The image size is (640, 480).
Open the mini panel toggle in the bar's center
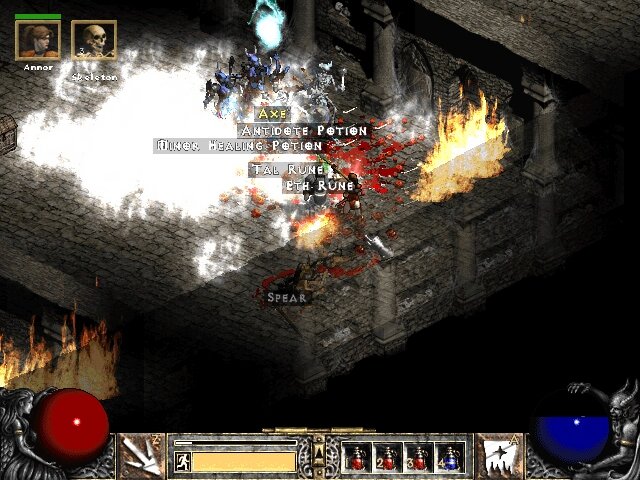[319, 455]
